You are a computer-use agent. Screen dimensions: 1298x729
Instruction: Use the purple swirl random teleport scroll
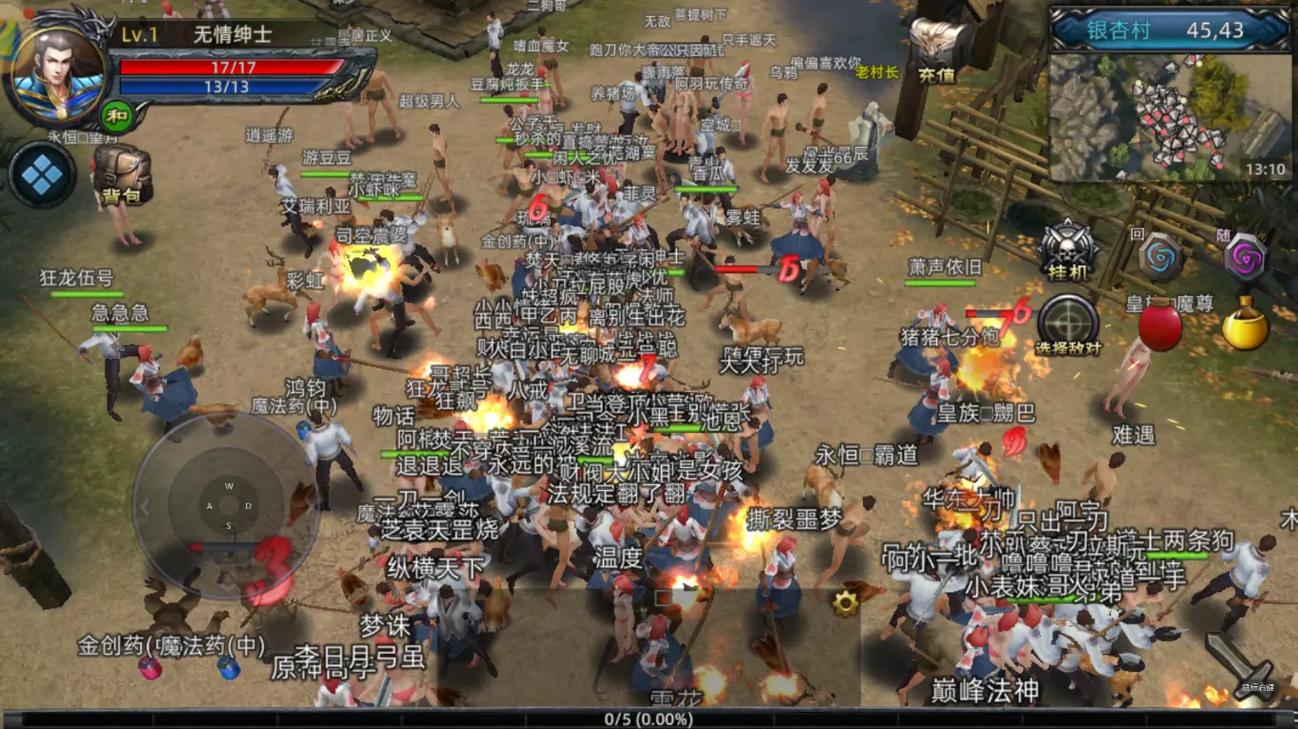(1245, 259)
